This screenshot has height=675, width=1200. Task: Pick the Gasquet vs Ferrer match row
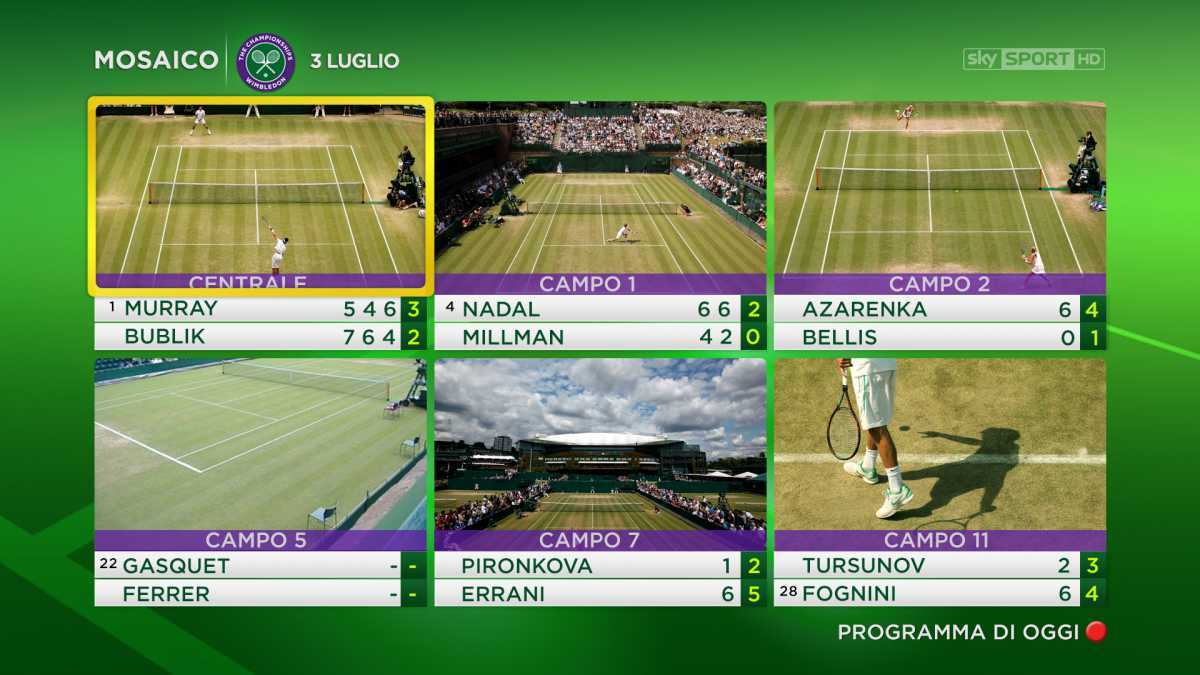(260, 580)
